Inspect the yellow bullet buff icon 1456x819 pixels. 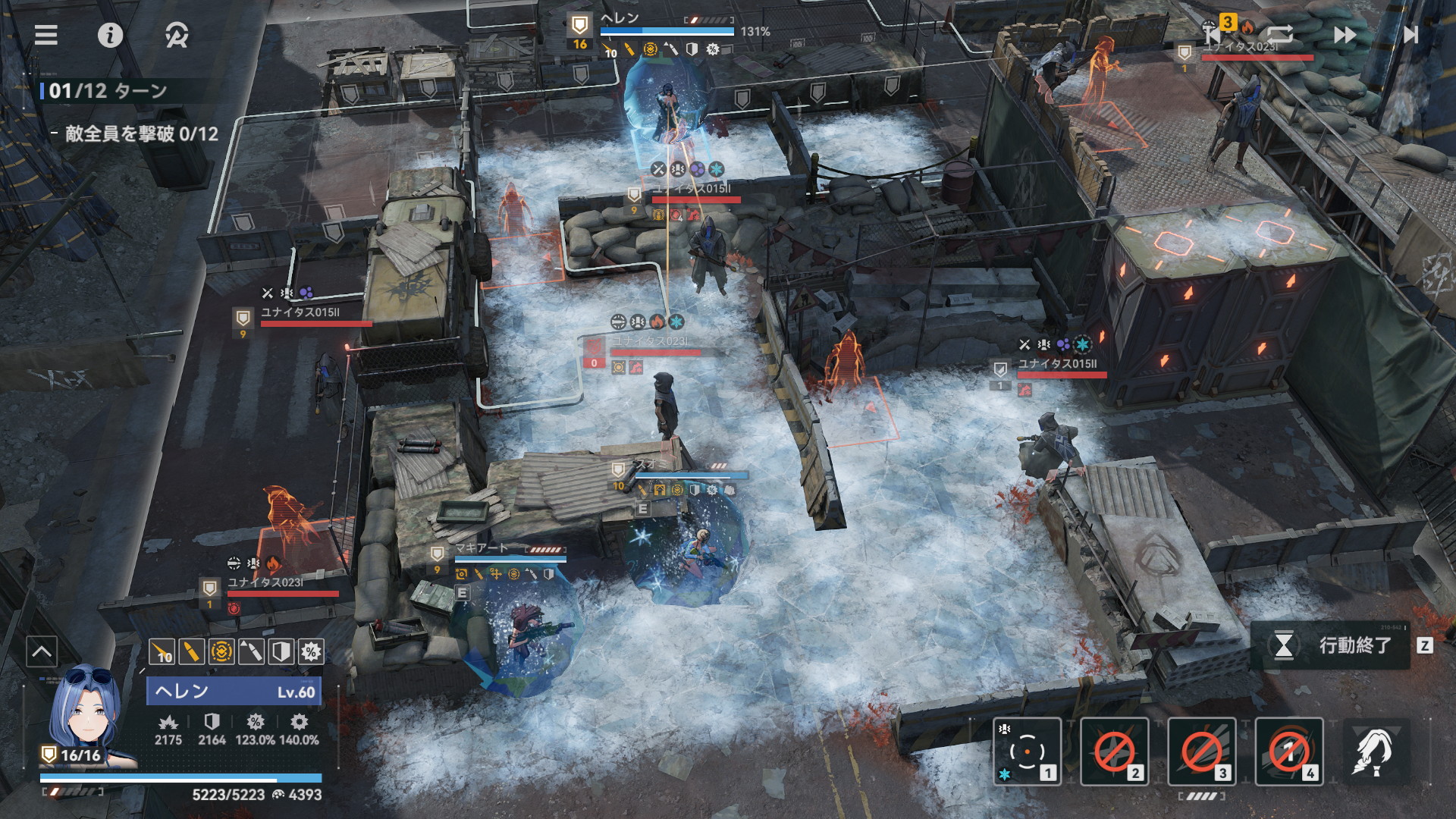coord(191,651)
